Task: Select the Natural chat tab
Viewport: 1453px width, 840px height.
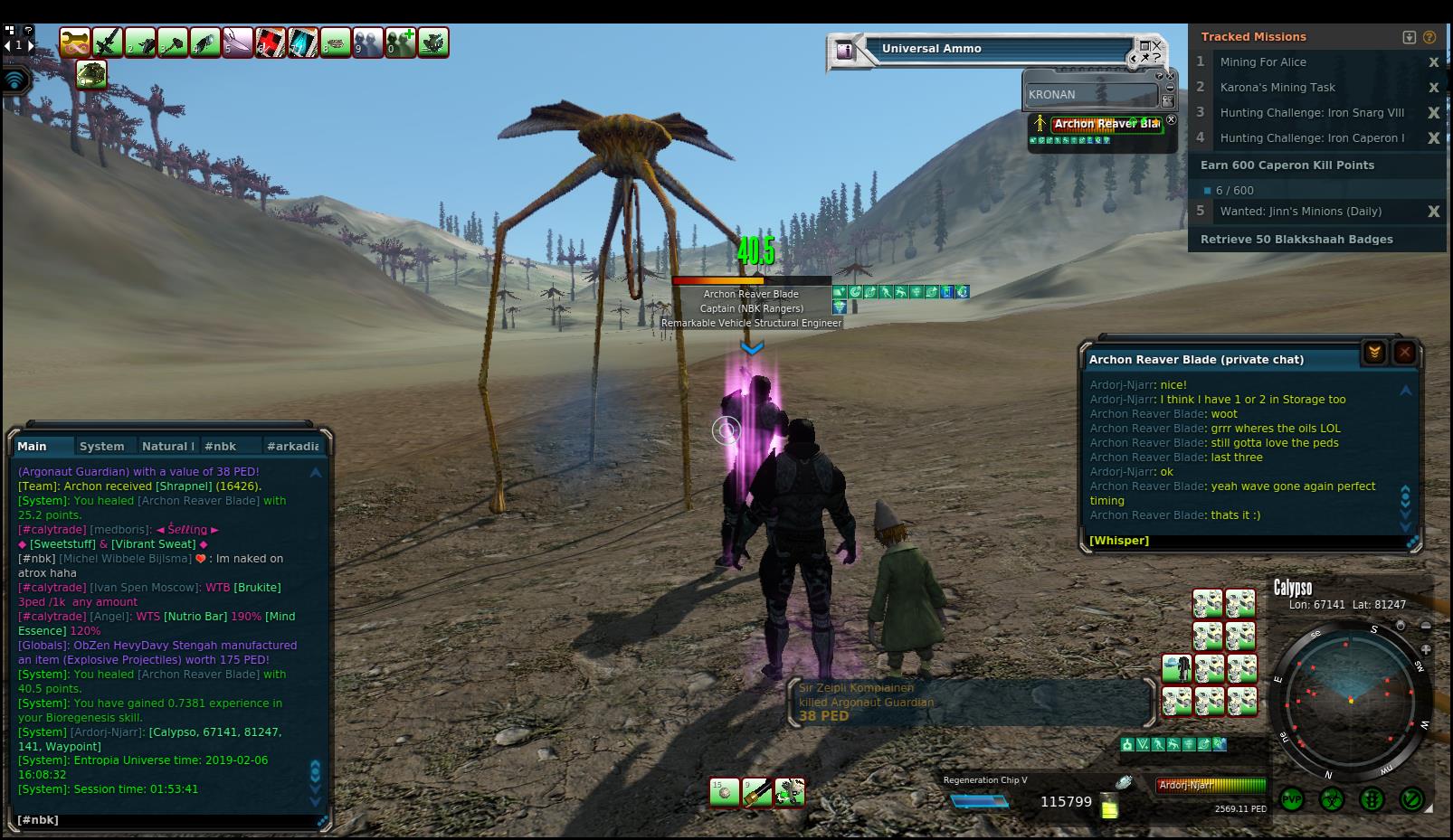Action: point(166,446)
